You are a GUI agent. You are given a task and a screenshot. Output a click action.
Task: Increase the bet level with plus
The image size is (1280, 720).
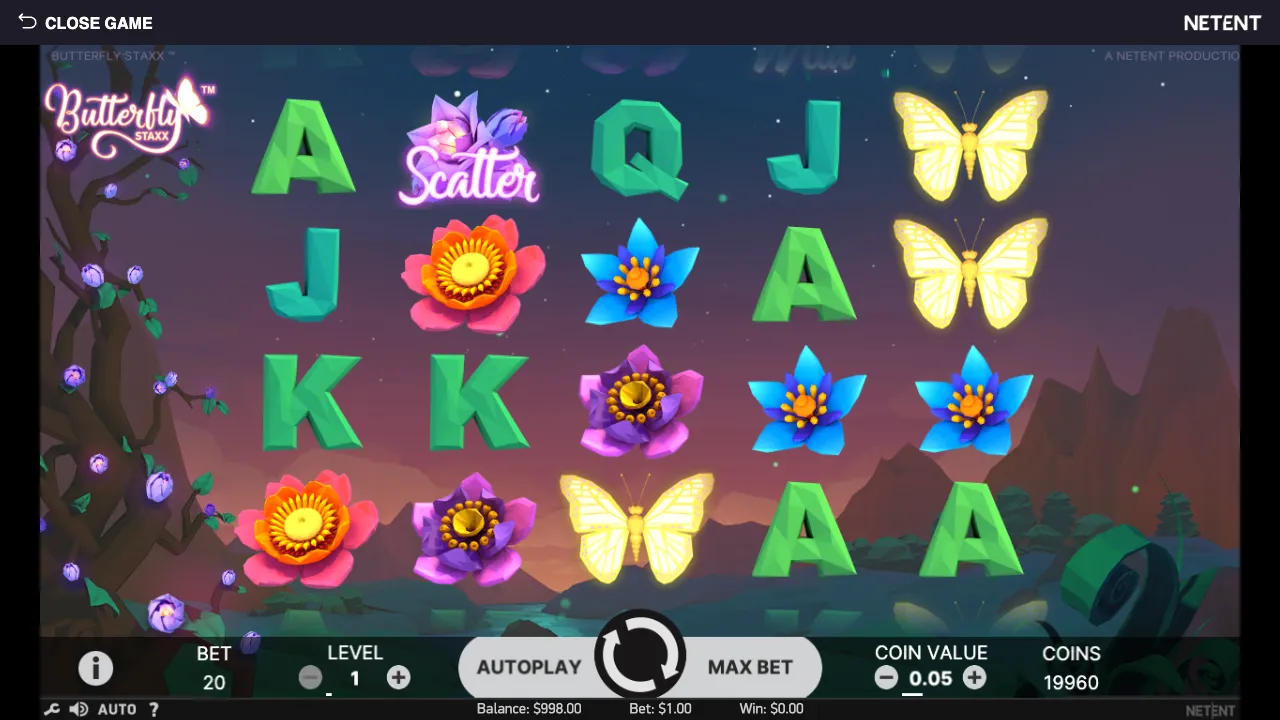point(398,677)
